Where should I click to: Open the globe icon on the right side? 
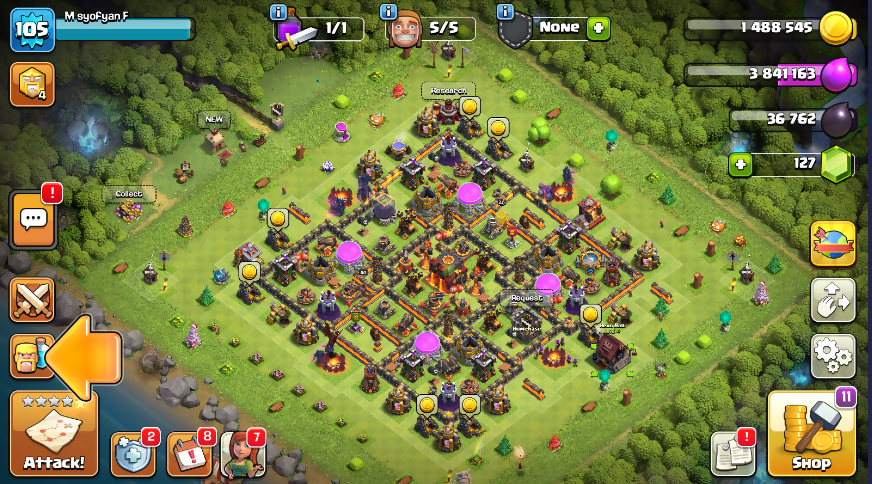pyautogui.click(x=832, y=243)
